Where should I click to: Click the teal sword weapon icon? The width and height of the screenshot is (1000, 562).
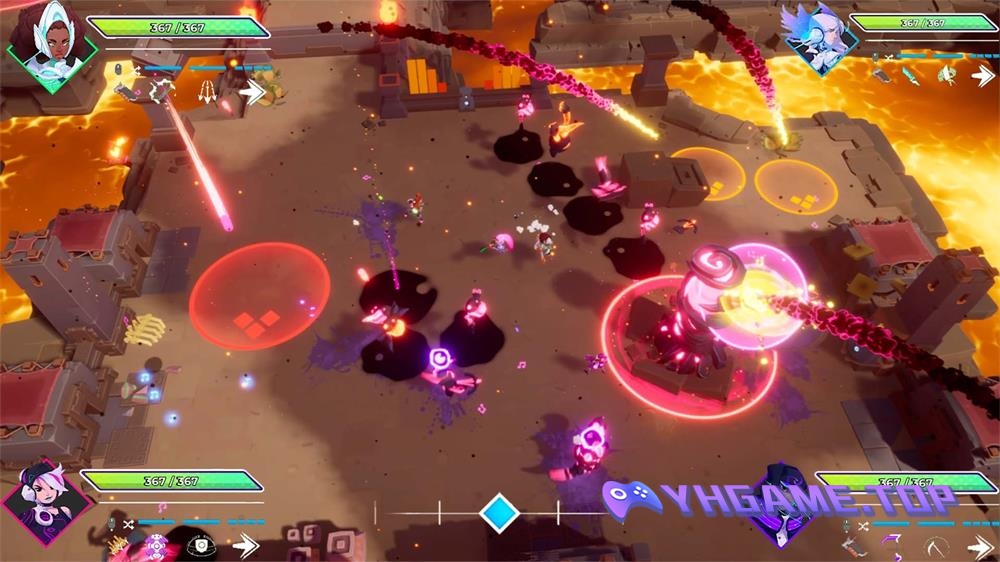pyautogui.click(x=910, y=75)
